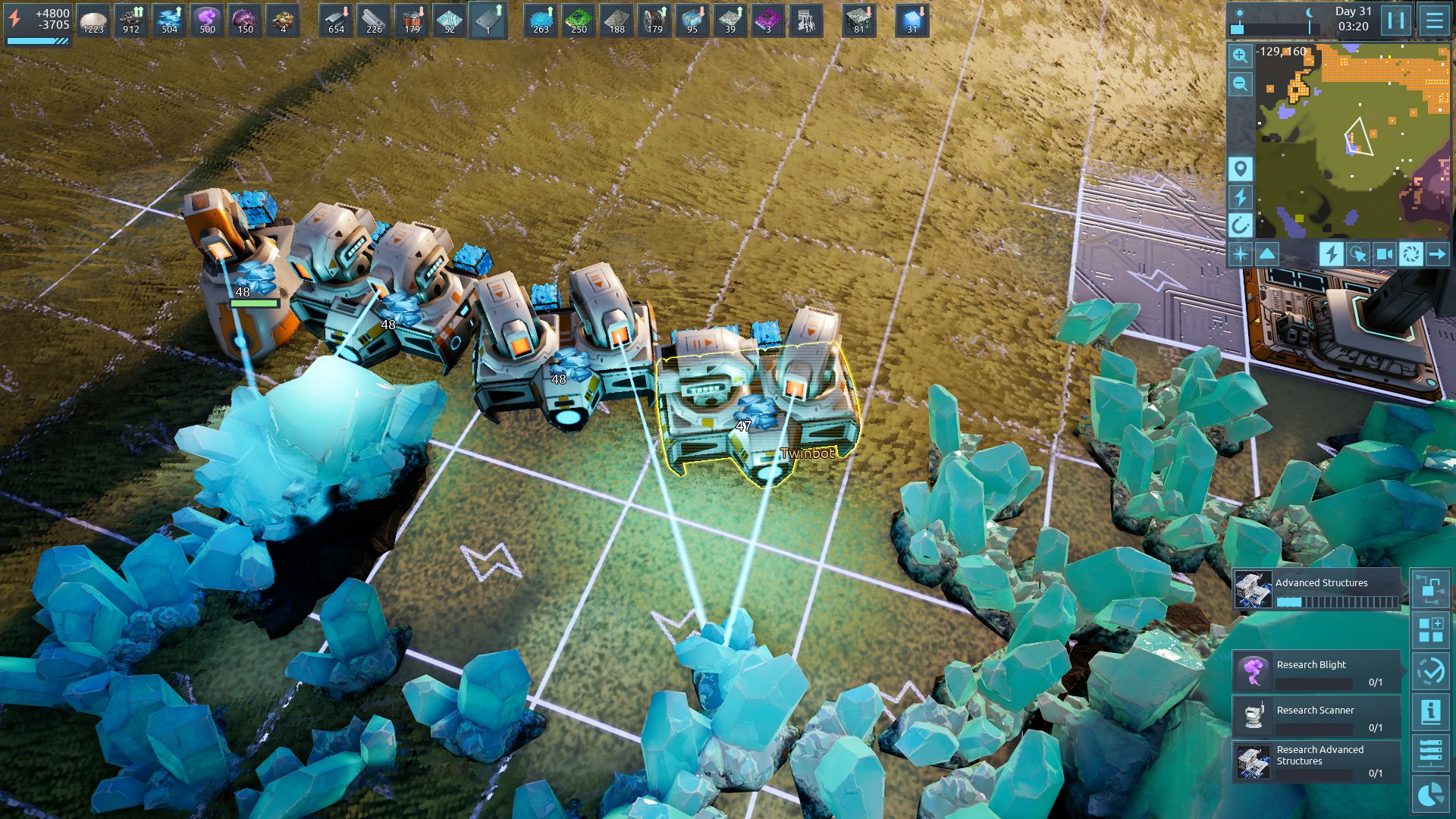
Task: Open the tech tree diagram button
Action: (1430, 588)
